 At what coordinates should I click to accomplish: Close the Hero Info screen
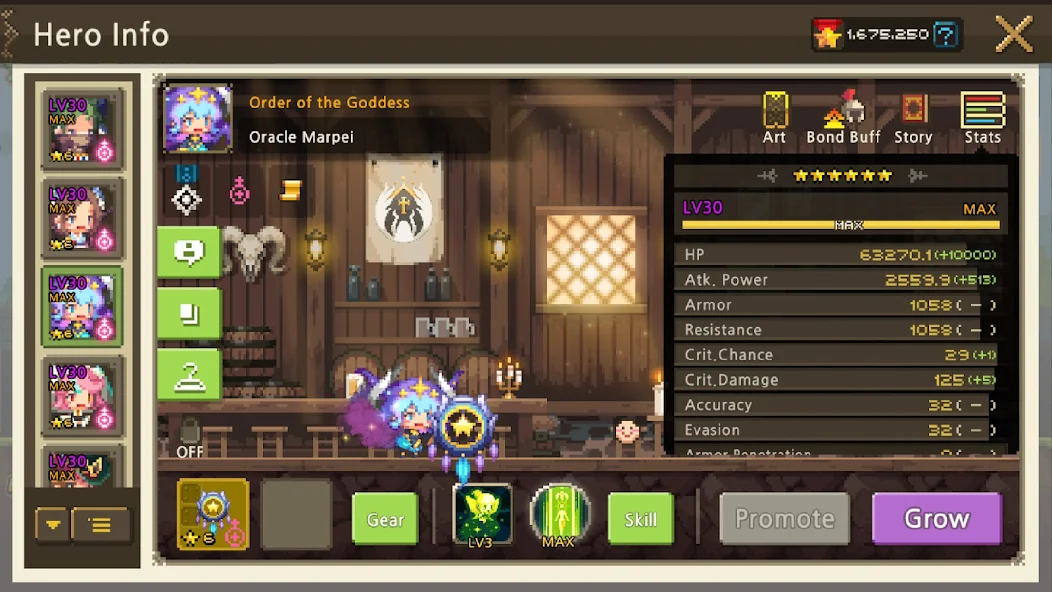(x=1013, y=35)
